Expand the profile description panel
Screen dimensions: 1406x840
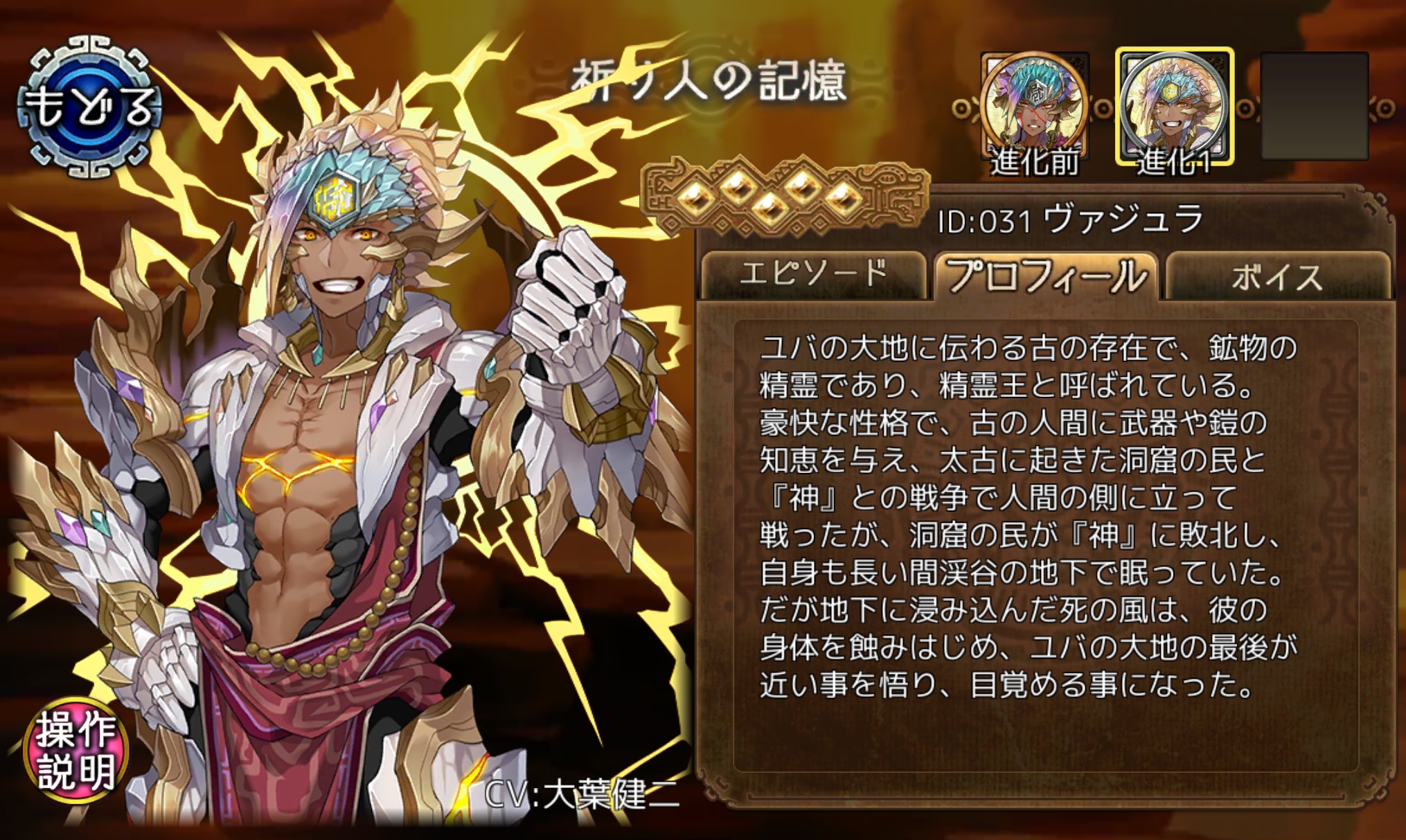coord(1046,540)
